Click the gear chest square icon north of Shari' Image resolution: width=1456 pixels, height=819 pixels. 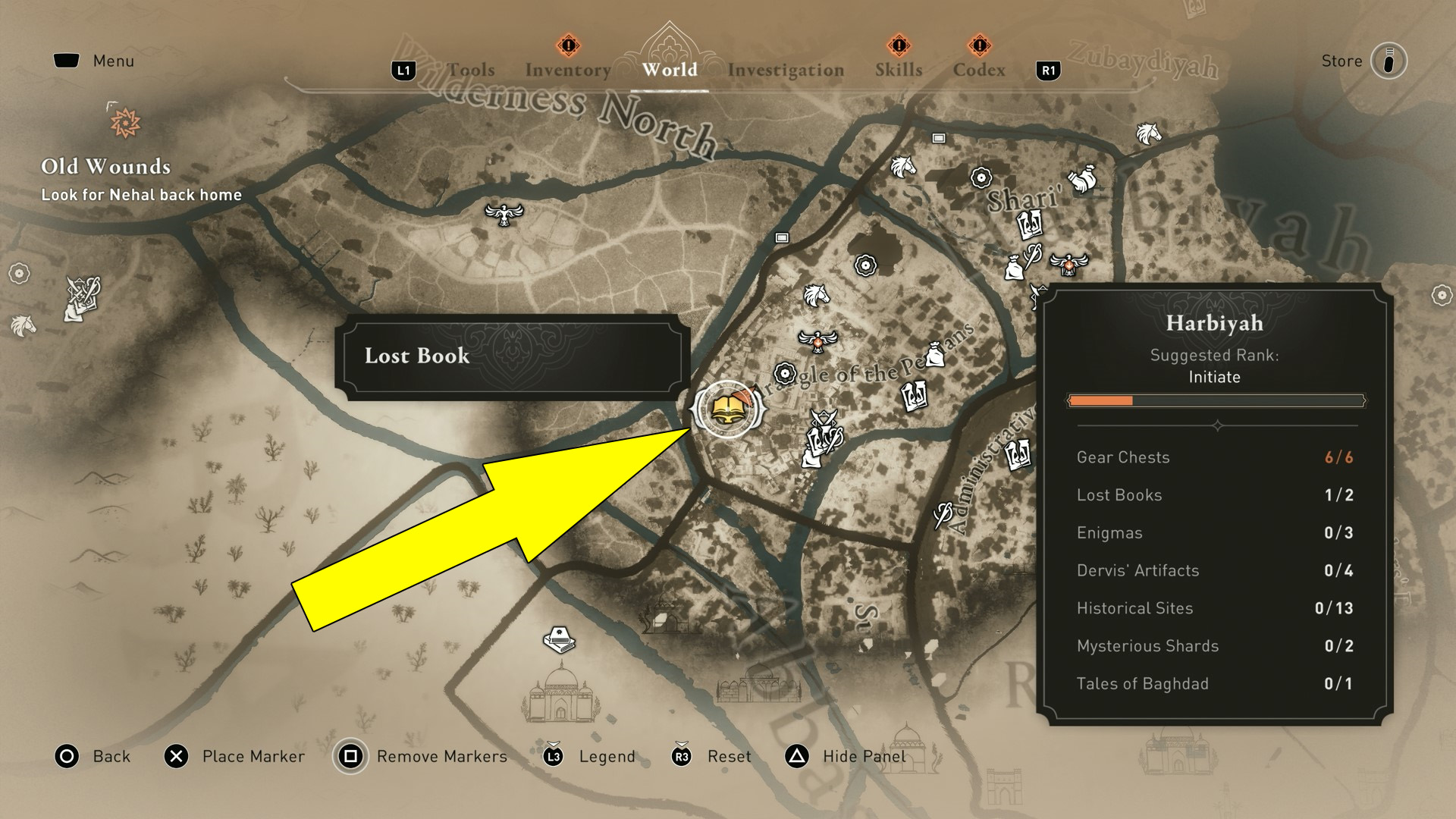tap(937, 139)
